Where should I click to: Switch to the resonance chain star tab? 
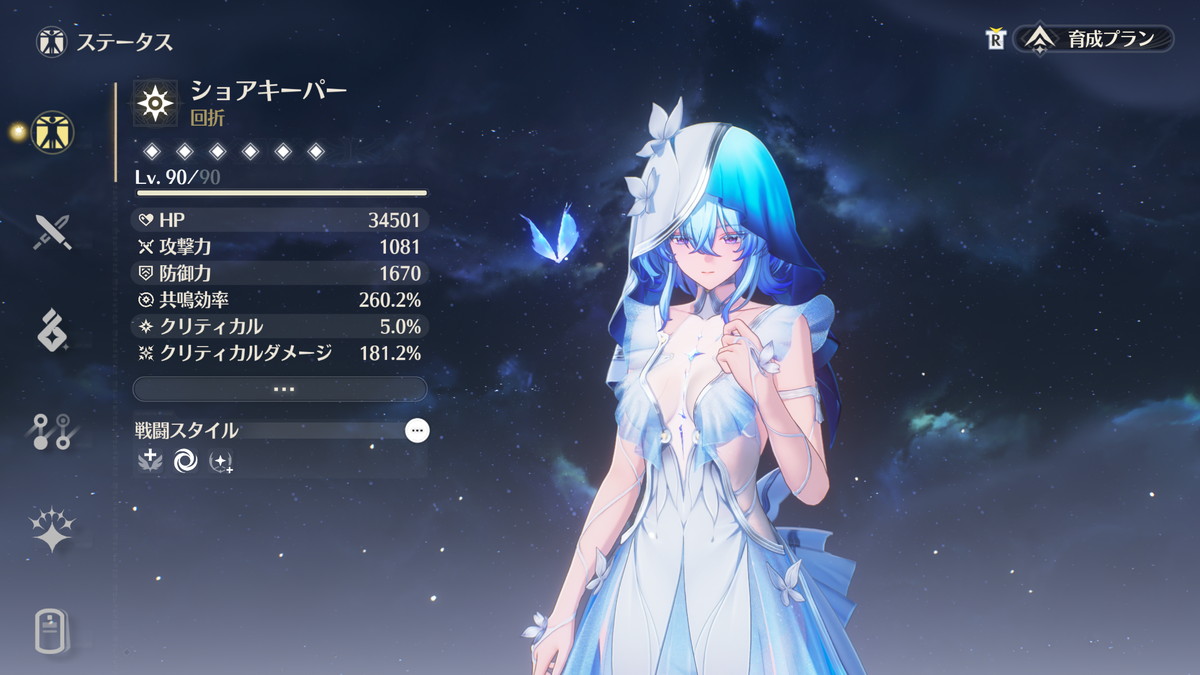coord(52,530)
